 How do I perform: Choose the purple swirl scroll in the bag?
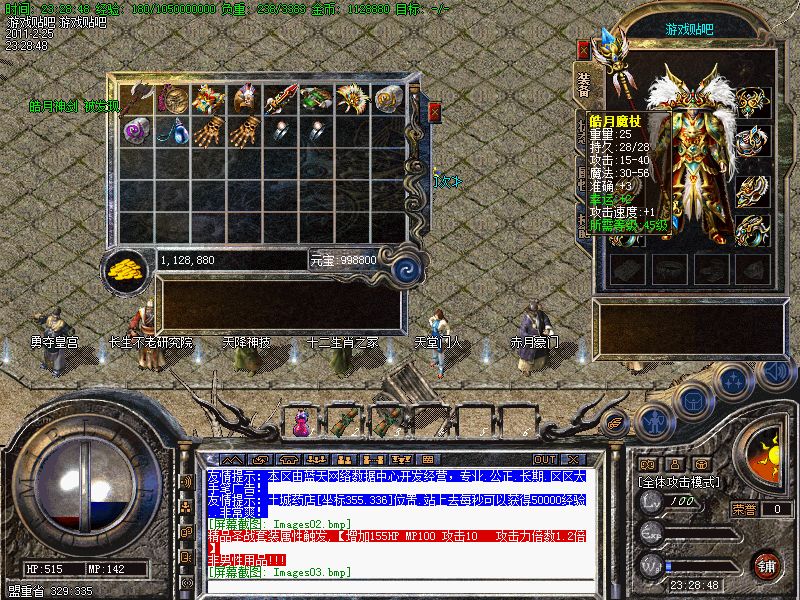pos(138,129)
